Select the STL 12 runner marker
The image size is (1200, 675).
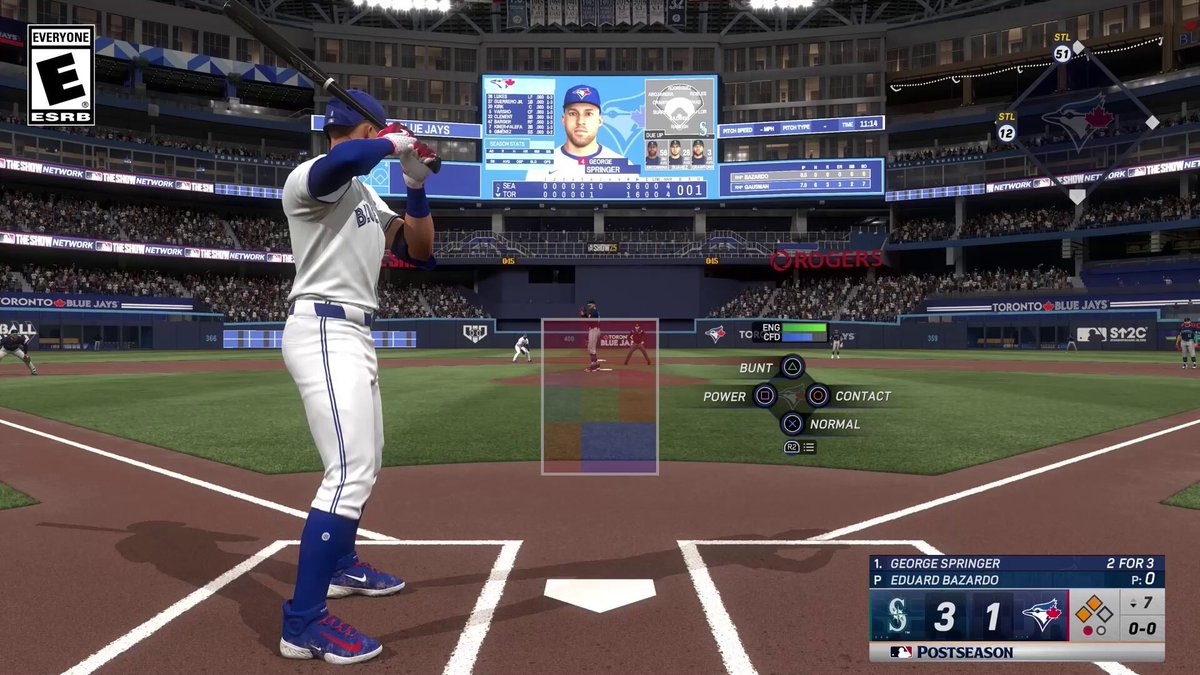pyautogui.click(x=1006, y=132)
